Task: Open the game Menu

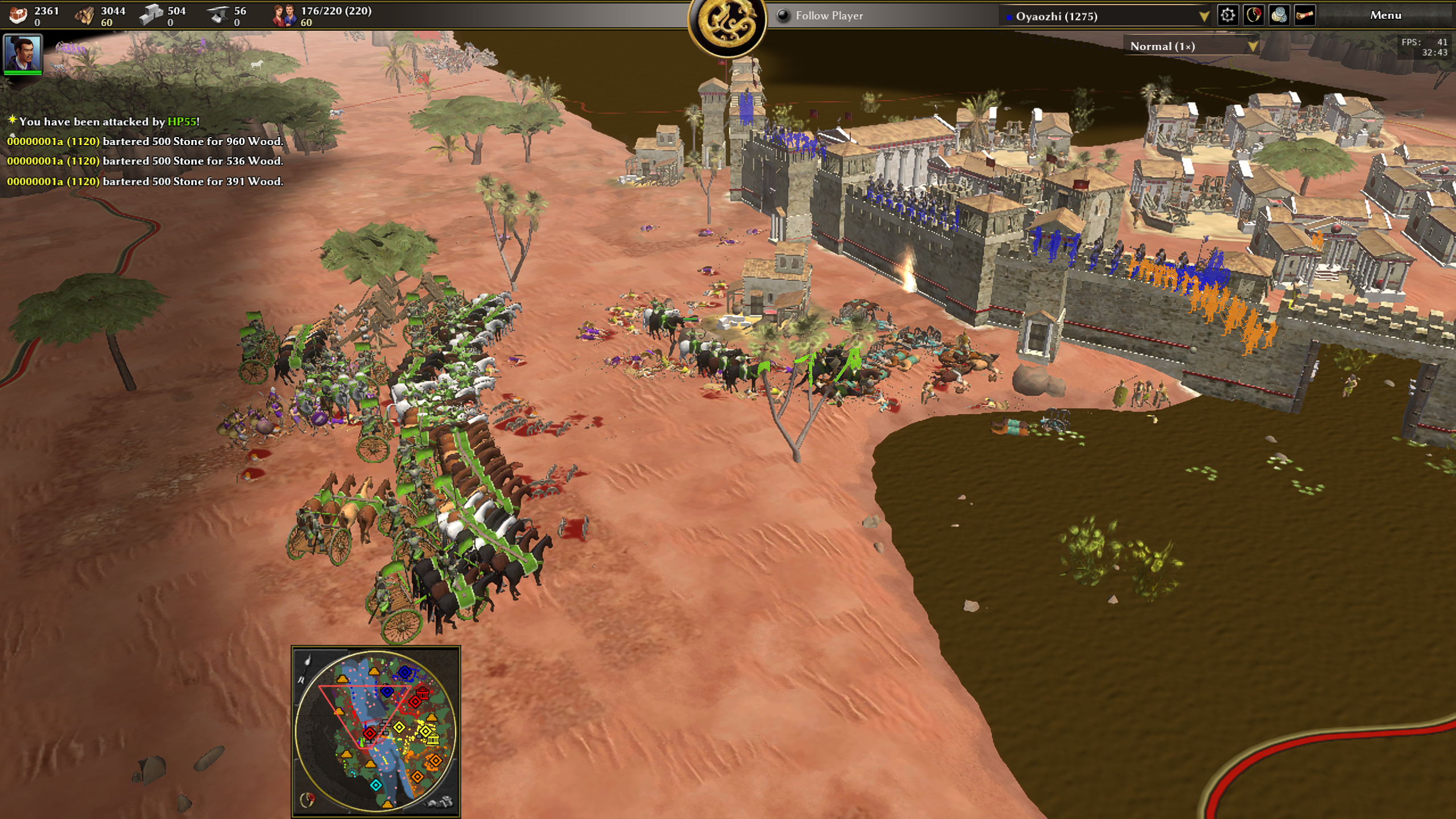Action: click(1385, 15)
